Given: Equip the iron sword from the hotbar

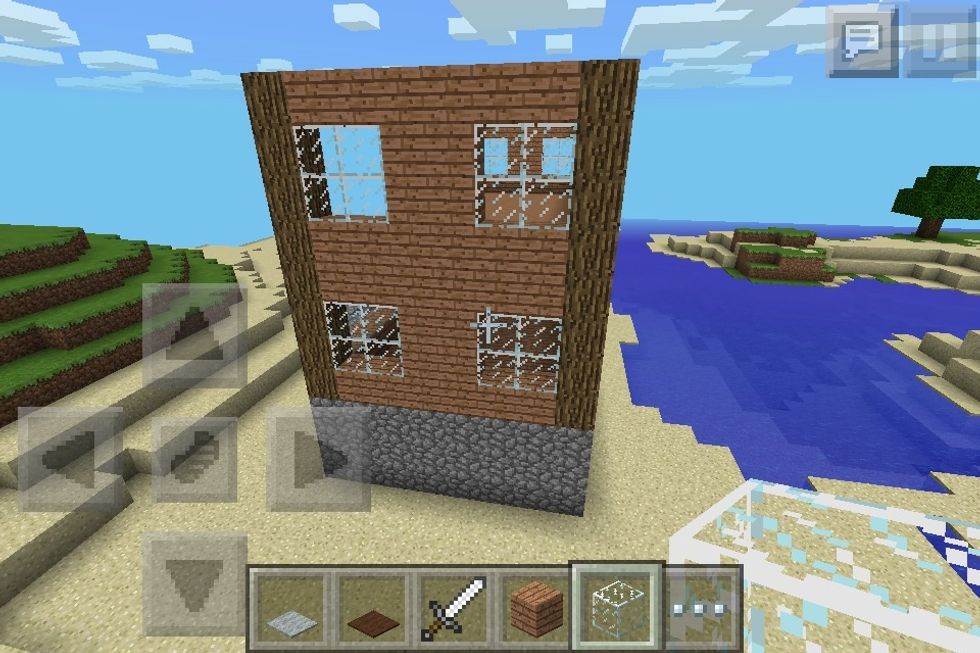Looking at the screenshot, I should [453, 607].
